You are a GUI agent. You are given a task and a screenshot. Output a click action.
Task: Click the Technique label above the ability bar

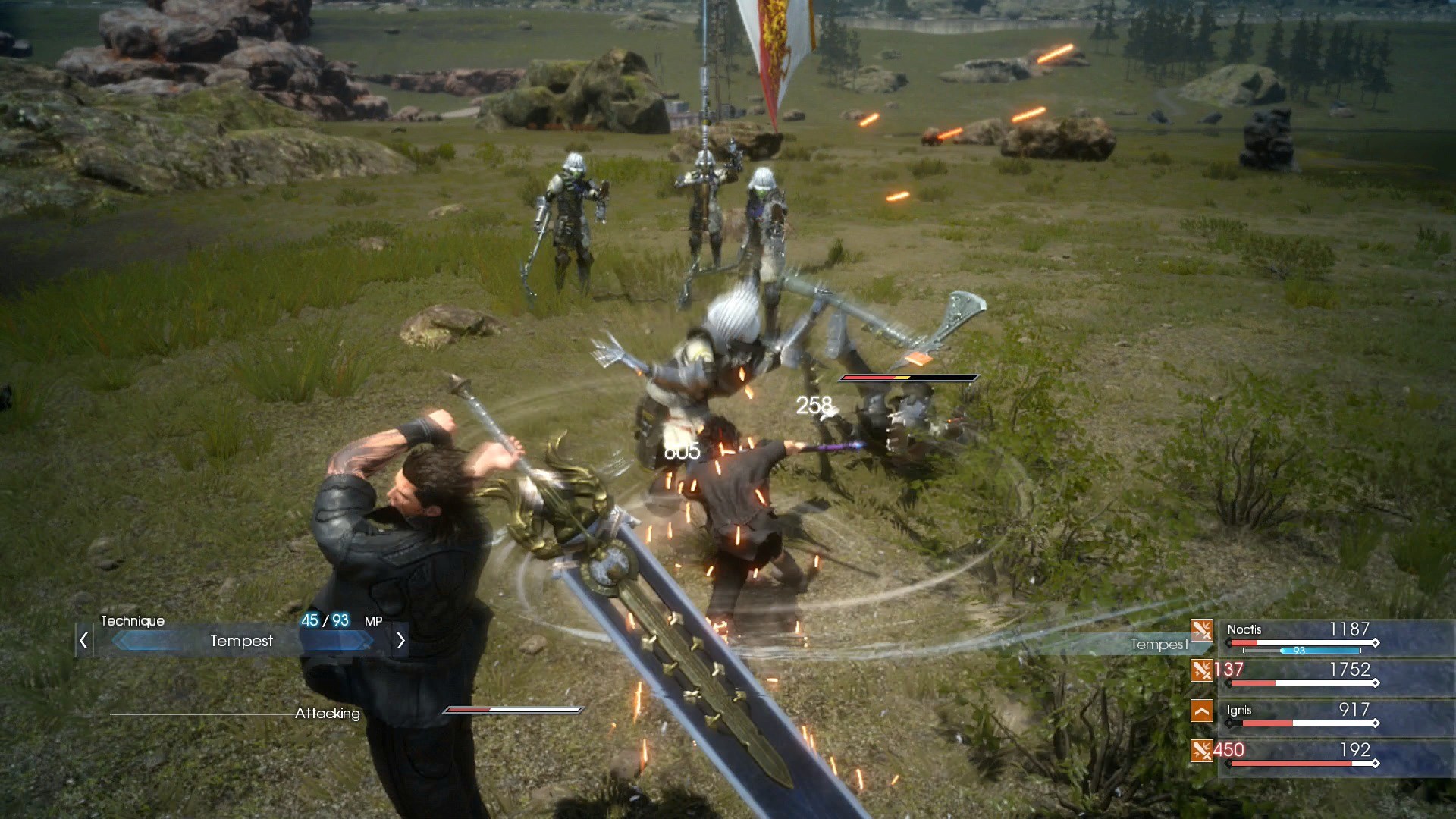coord(132,620)
